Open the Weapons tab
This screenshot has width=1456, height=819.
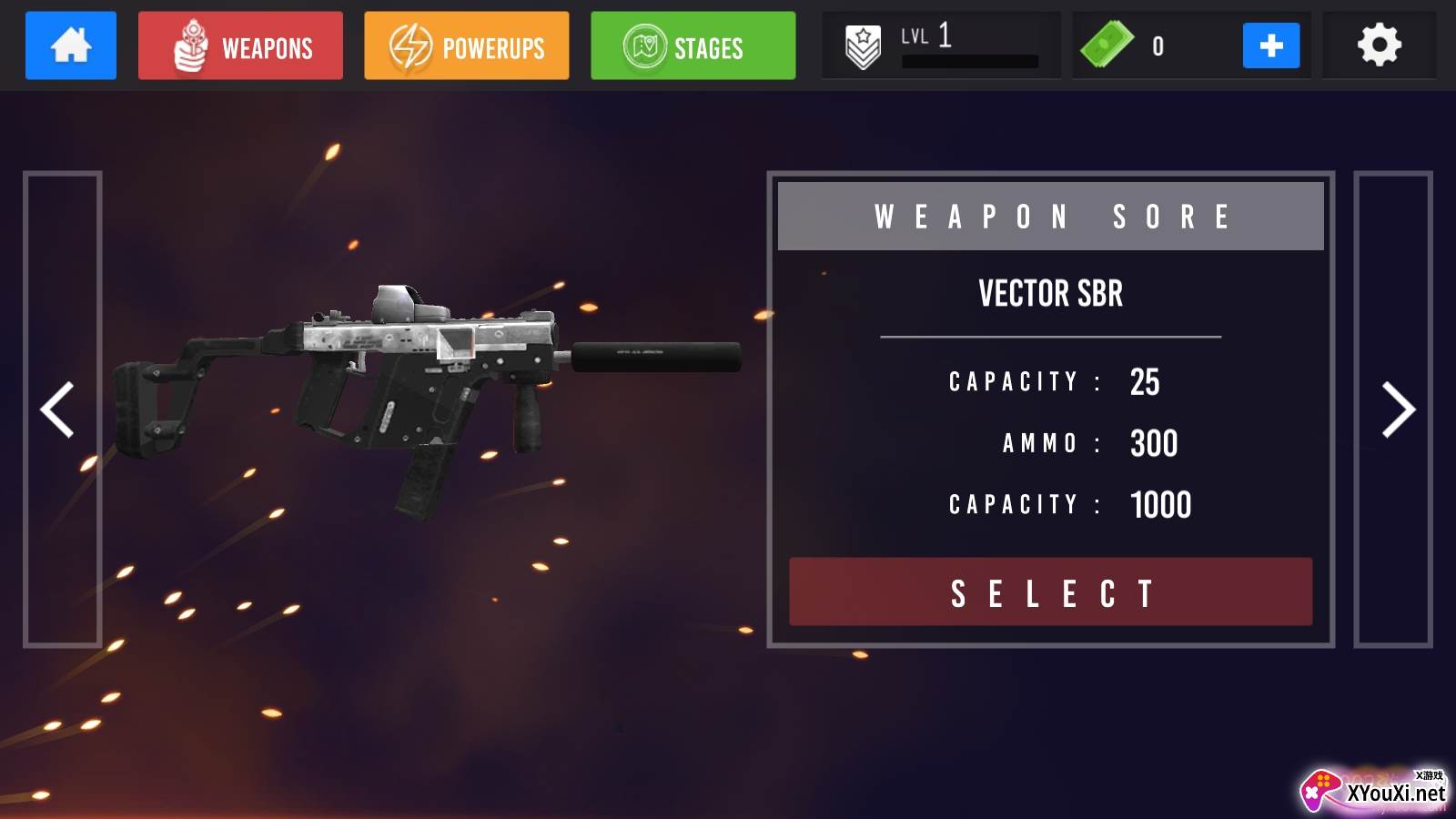point(240,45)
